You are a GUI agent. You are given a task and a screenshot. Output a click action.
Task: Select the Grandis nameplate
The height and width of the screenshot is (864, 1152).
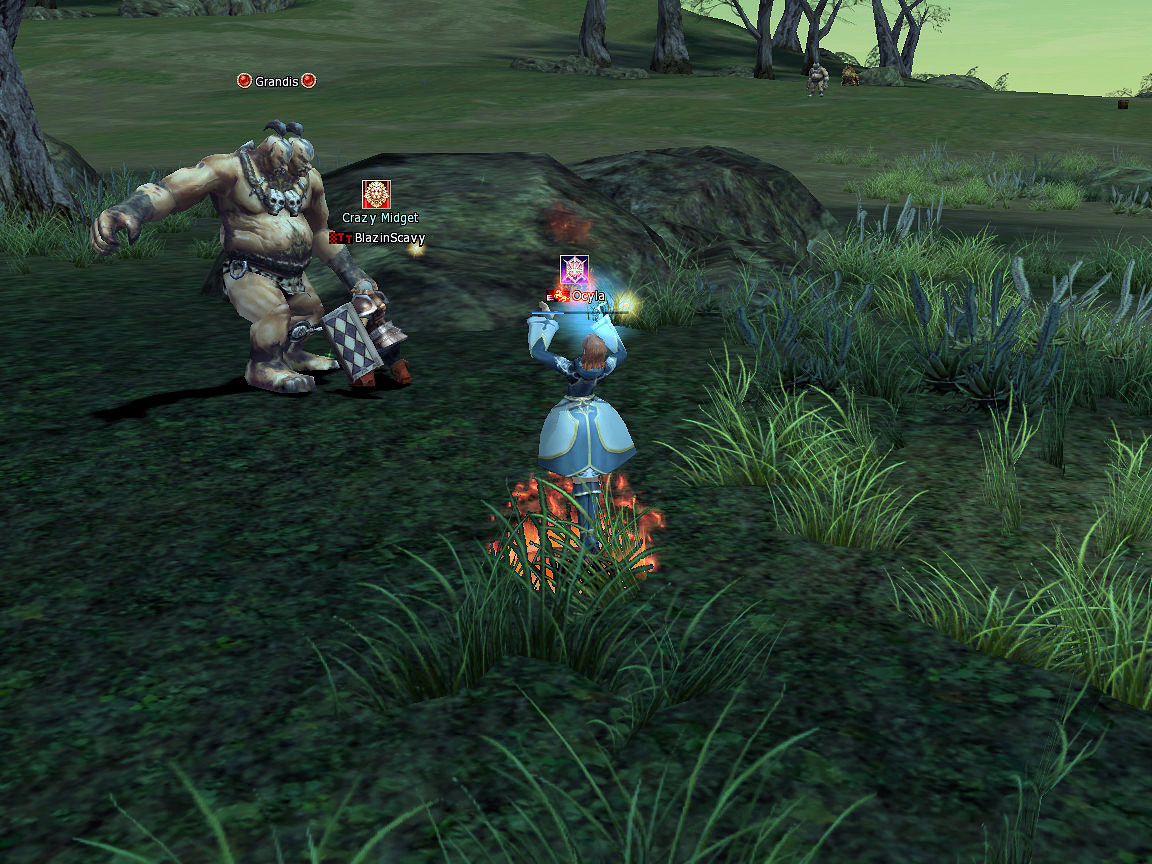point(276,81)
